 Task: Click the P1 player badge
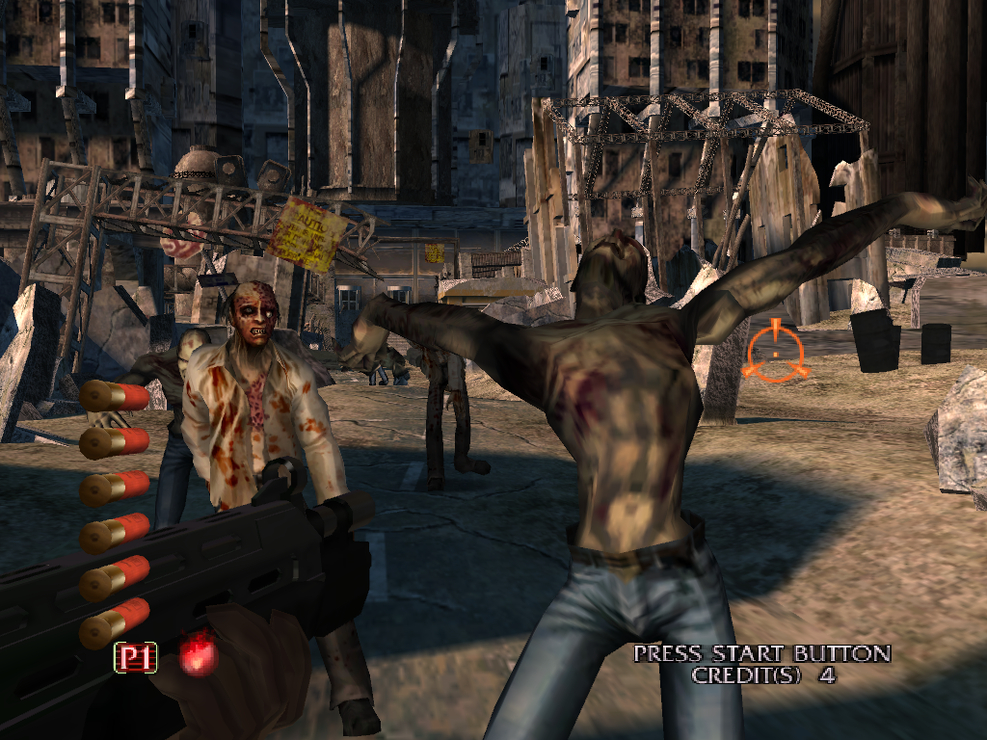coord(136,657)
